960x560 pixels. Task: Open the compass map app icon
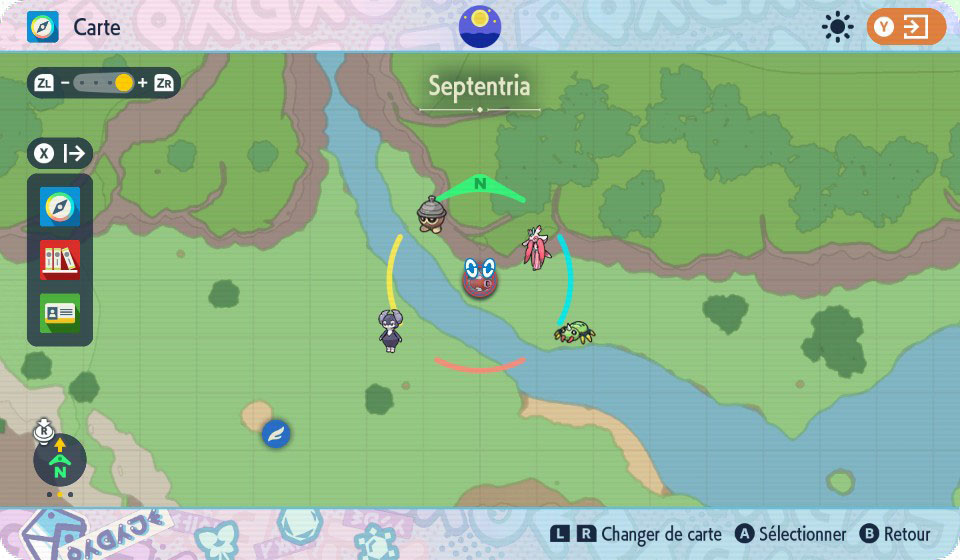click(x=60, y=207)
